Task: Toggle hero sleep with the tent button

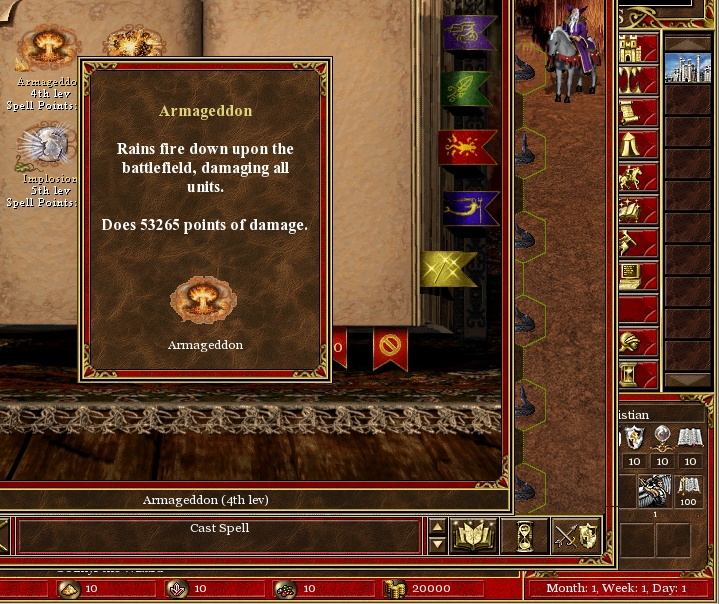Action: click(632, 146)
